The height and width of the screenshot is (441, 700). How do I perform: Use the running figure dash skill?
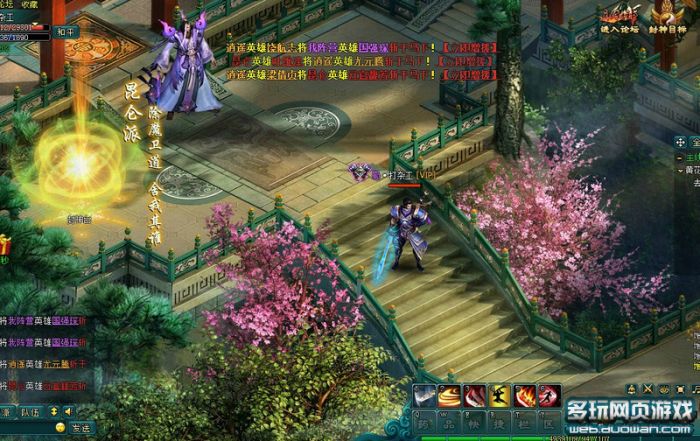549,396
